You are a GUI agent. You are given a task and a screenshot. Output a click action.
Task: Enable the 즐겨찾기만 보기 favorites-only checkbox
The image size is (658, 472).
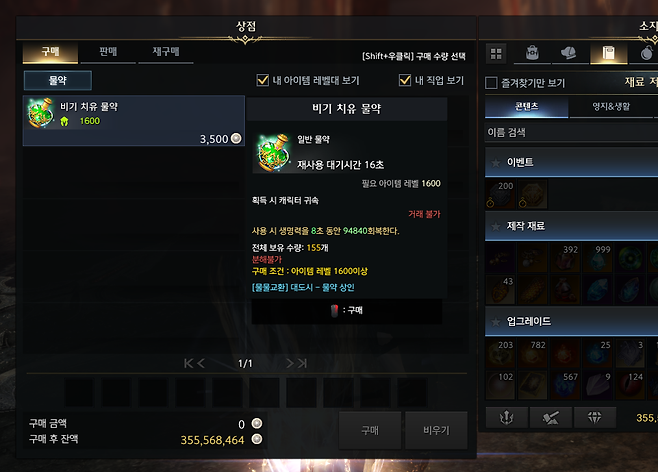pos(492,83)
